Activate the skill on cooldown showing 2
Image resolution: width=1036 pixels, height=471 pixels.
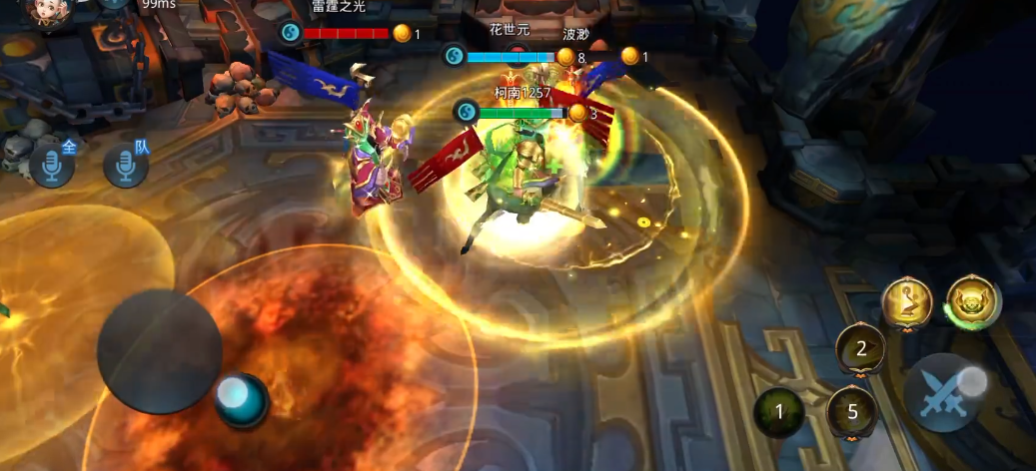coord(860,349)
